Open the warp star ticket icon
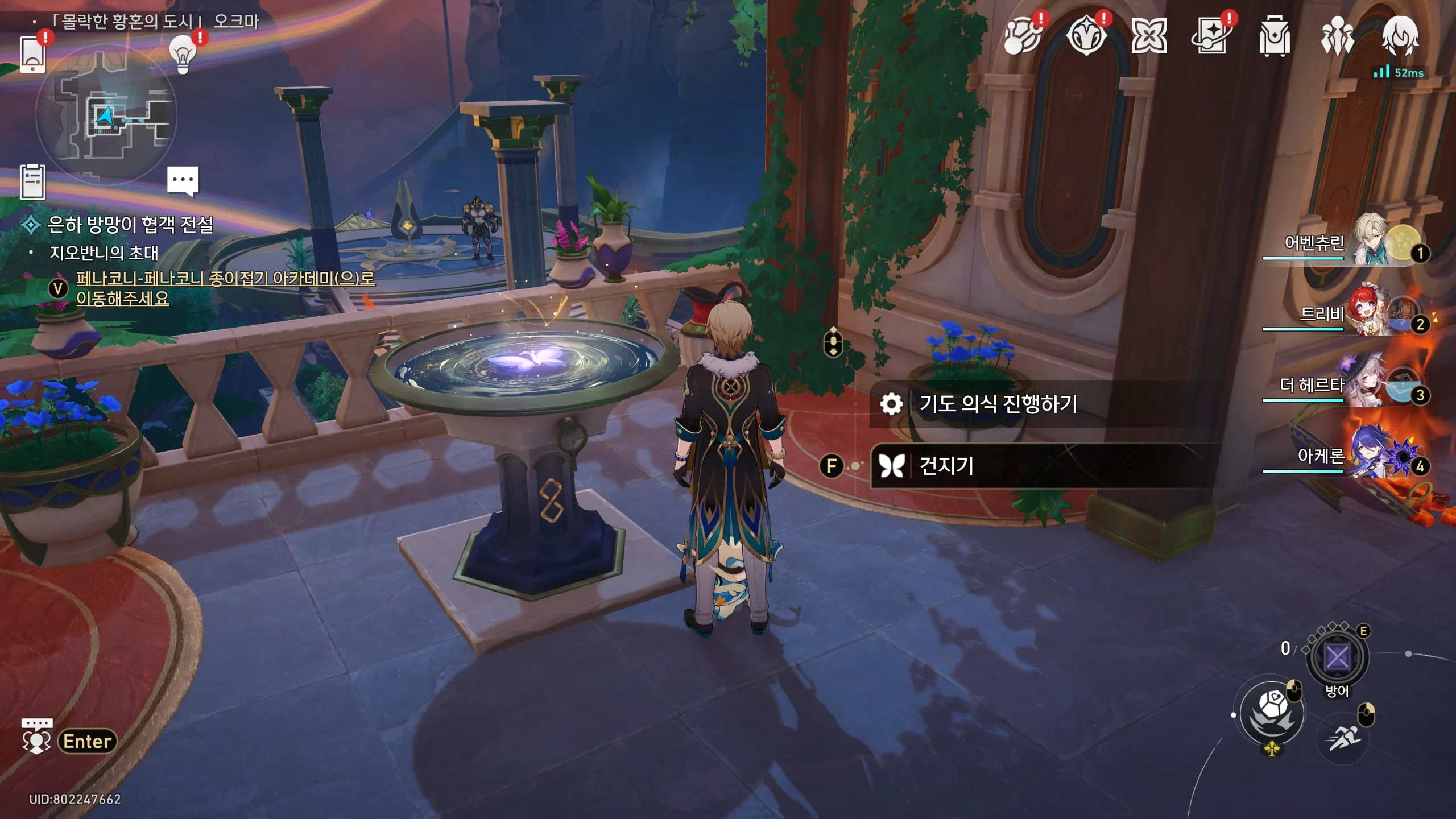The width and height of the screenshot is (1456, 819). [x=1211, y=36]
